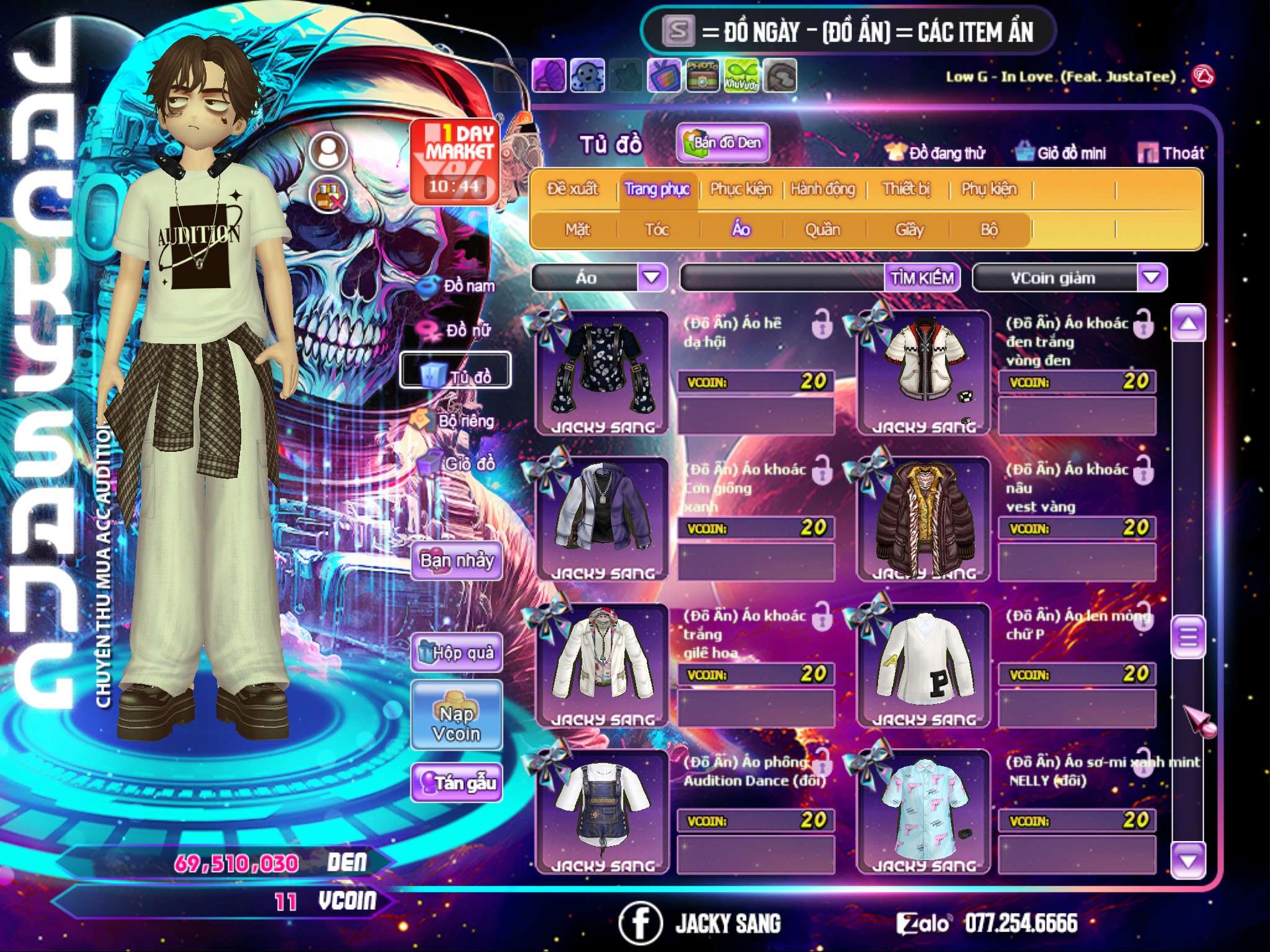Select the Quần subcategory tab
This screenshot has width=1270, height=952.
point(822,230)
